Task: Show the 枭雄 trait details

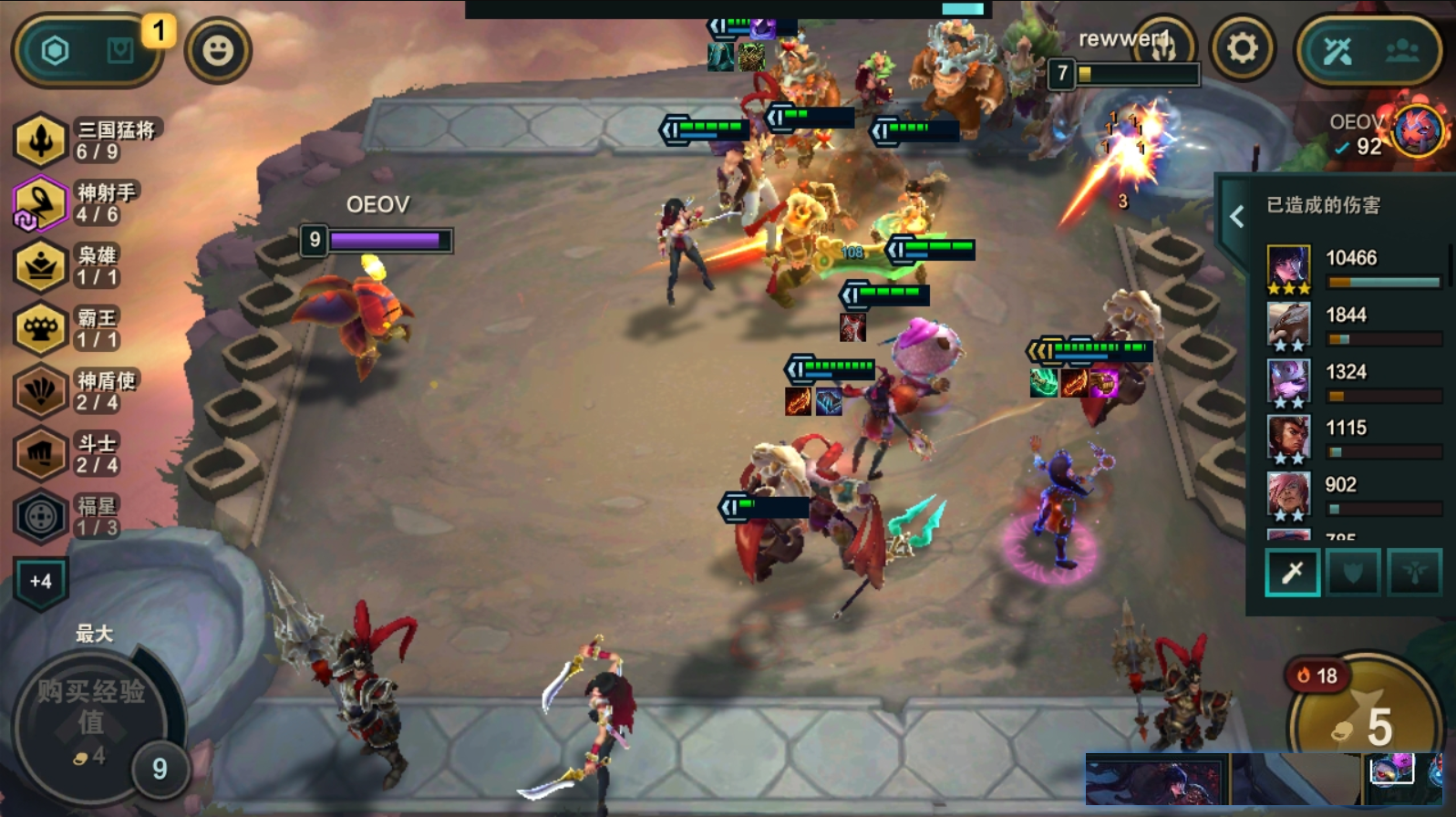Action: (x=41, y=266)
